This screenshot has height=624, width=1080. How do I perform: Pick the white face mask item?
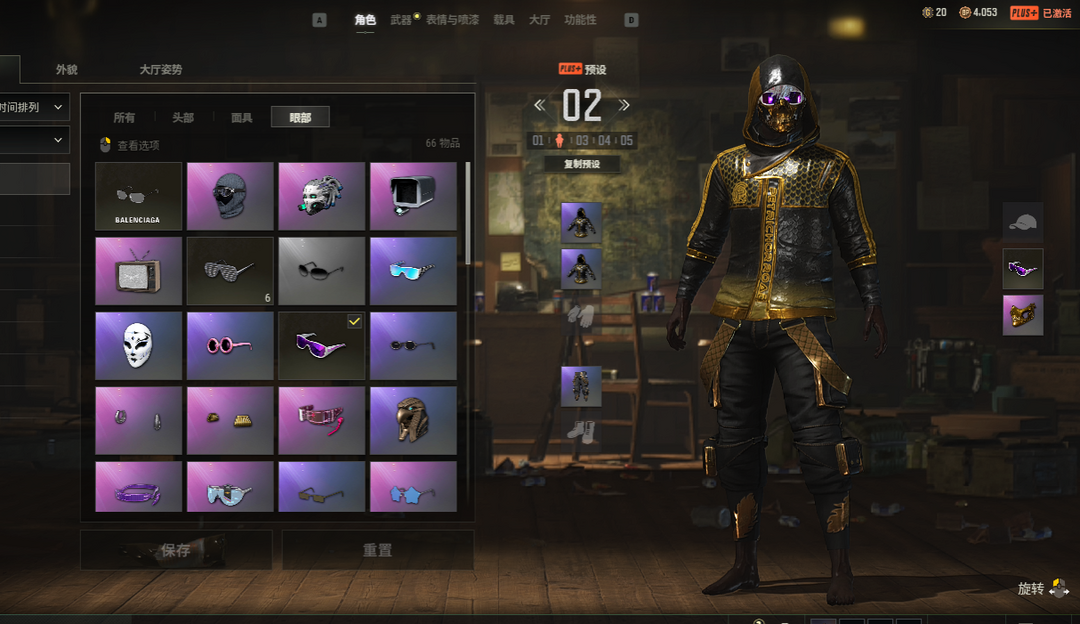(138, 346)
